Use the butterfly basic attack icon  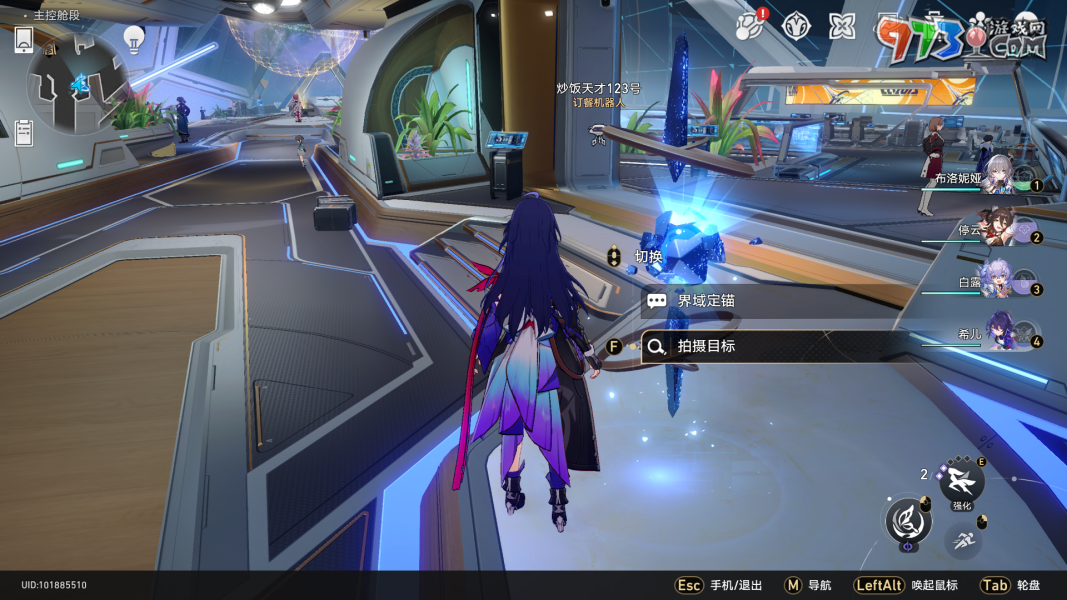(x=908, y=521)
